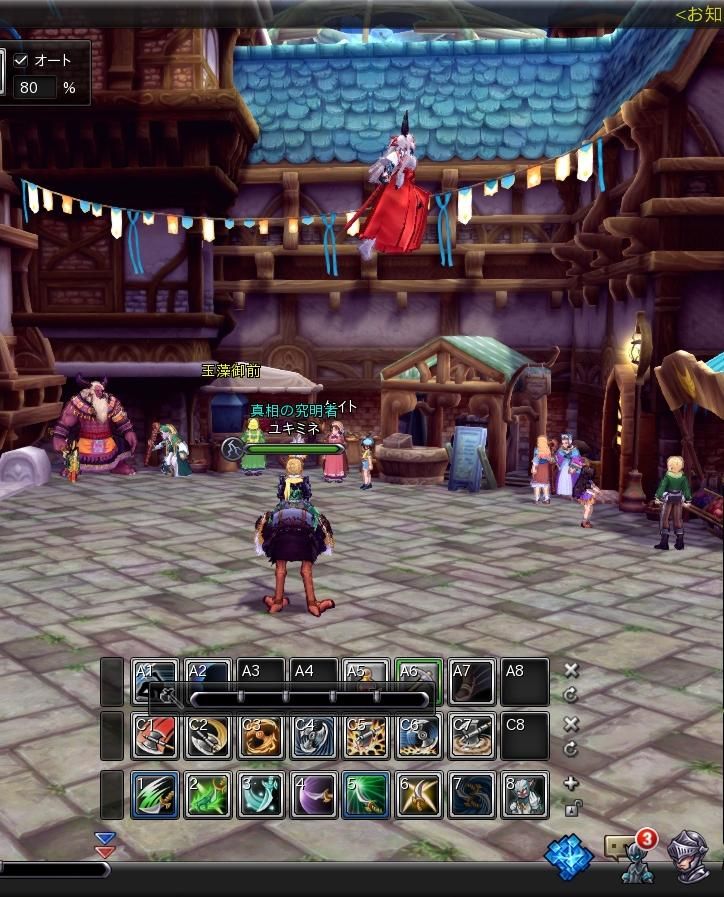Activate the C6 blue vortex skill
724x897 pixels.
click(420, 737)
